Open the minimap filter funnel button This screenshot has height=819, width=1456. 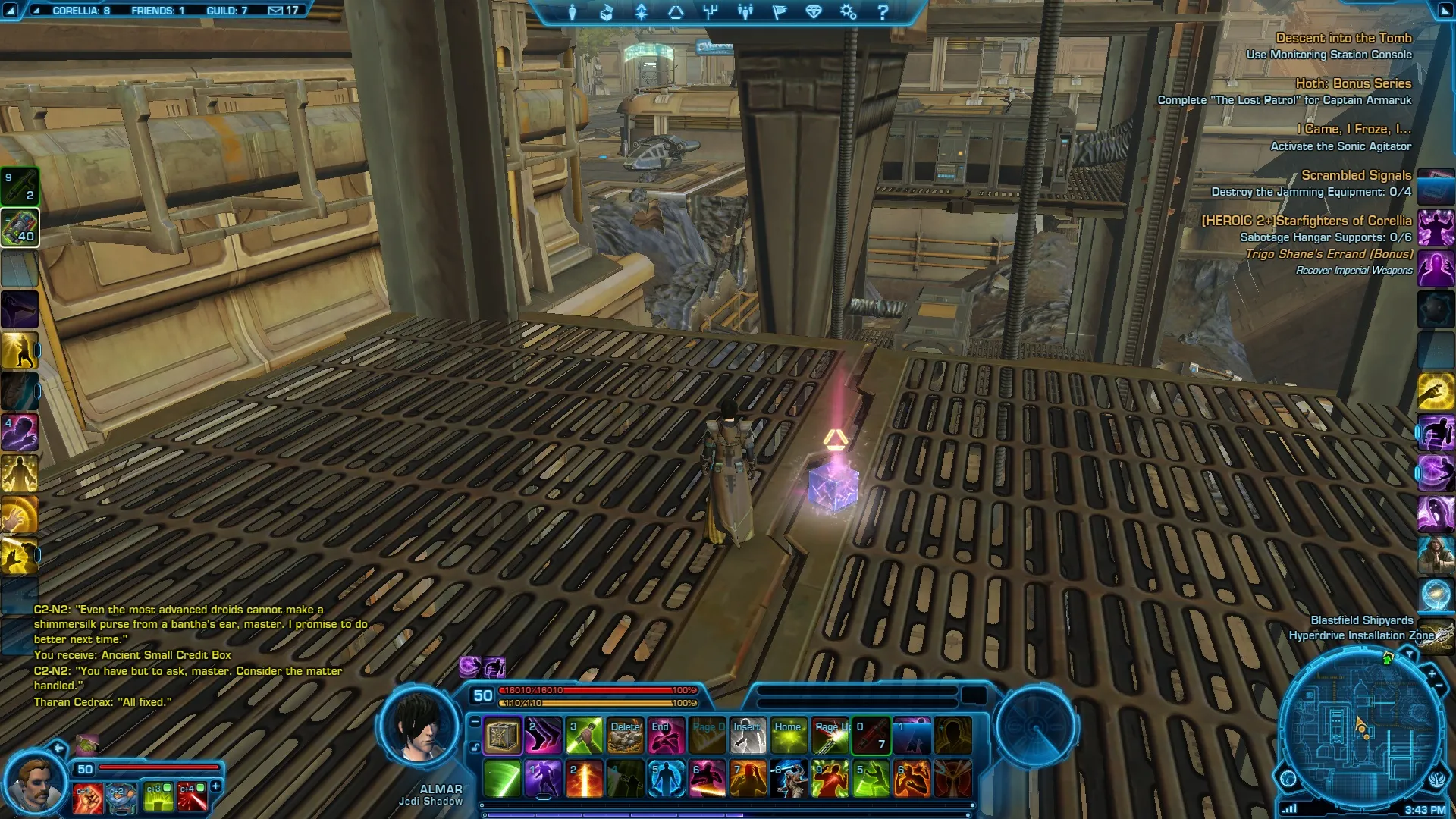pyautogui.click(x=1410, y=654)
